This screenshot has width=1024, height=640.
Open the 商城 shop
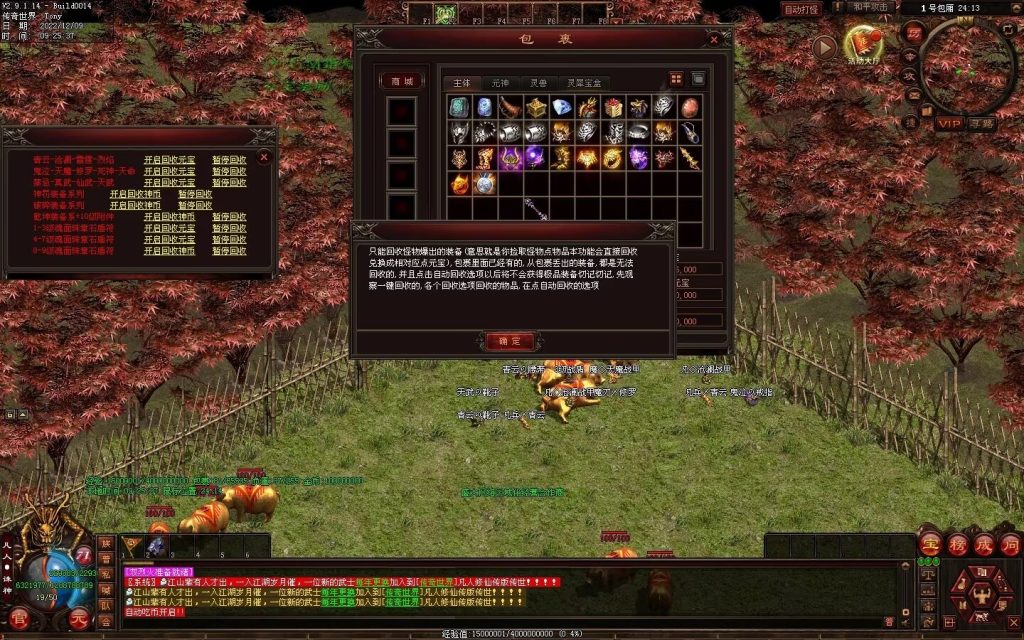tap(401, 81)
